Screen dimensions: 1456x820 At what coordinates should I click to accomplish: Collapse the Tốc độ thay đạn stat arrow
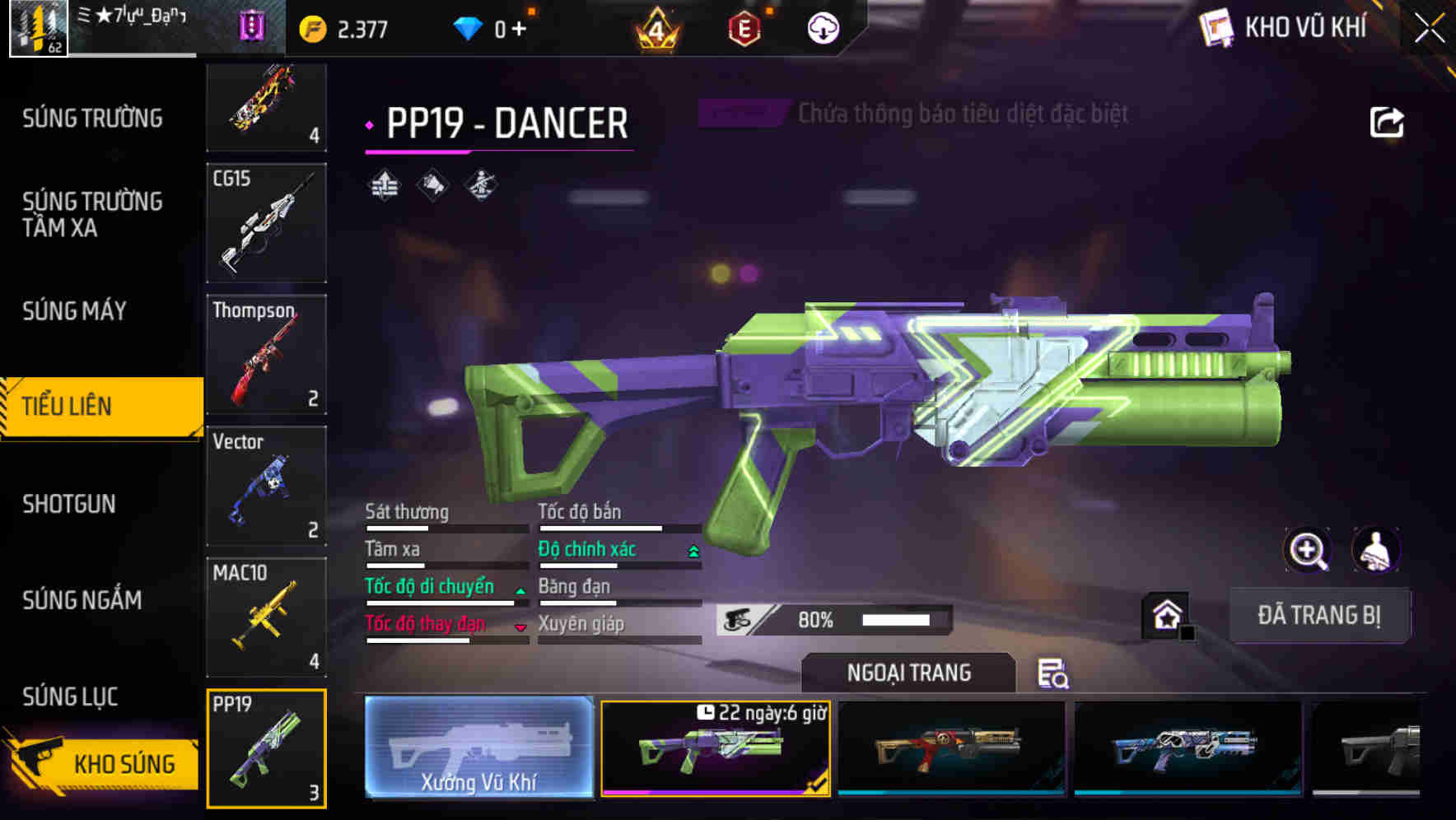click(520, 627)
